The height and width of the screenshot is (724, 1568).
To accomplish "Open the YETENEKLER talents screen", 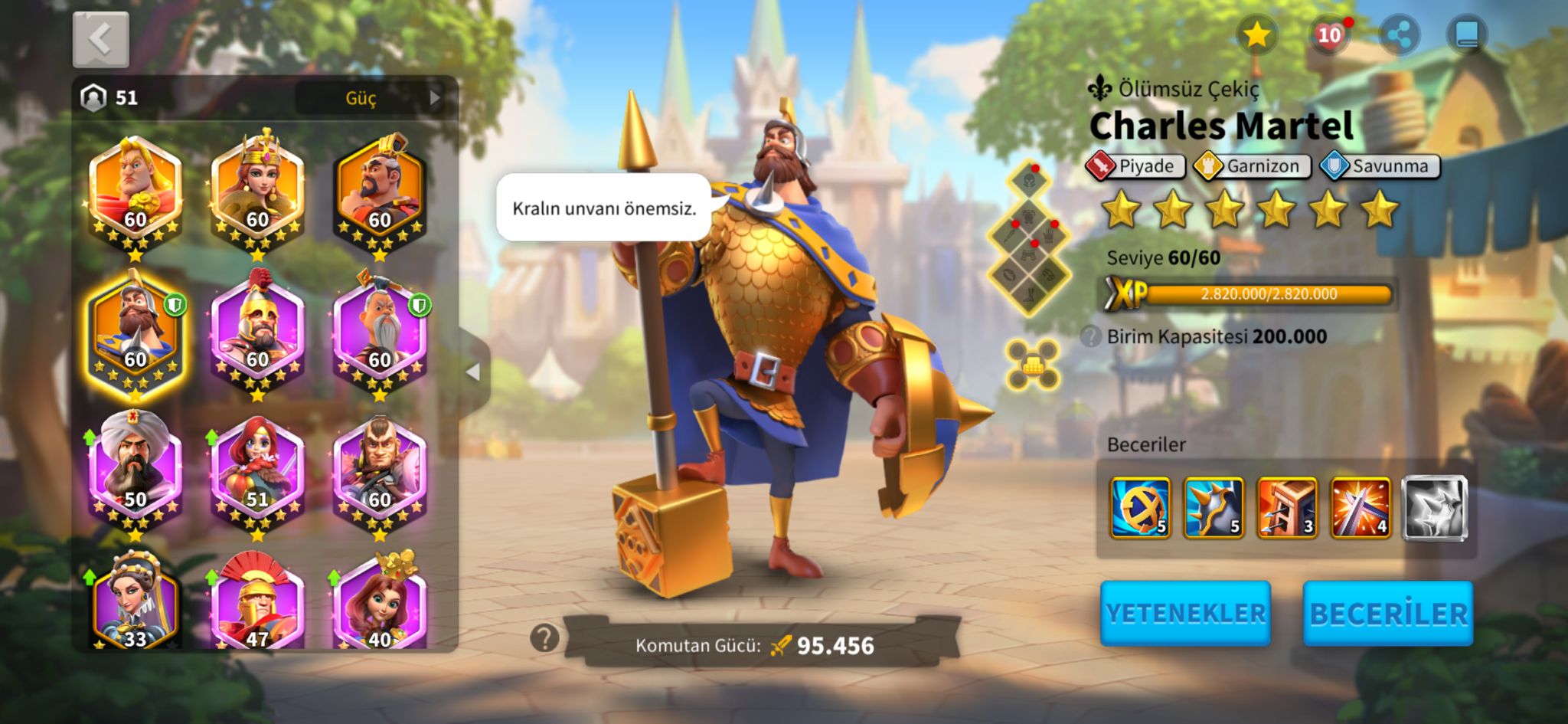I will click(1185, 613).
